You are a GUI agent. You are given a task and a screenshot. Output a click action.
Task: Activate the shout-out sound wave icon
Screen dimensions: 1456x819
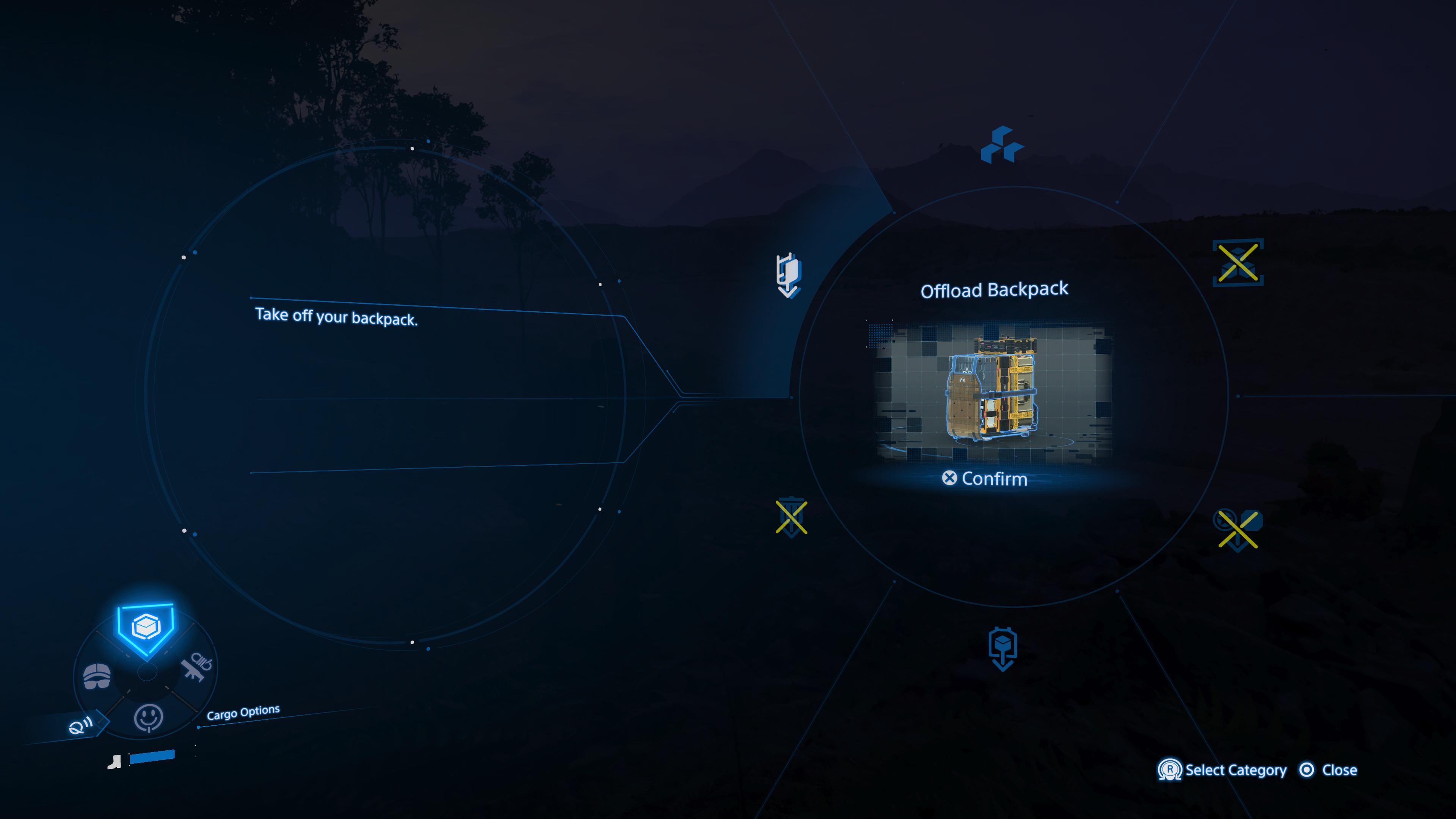click(x=80, y=726)
